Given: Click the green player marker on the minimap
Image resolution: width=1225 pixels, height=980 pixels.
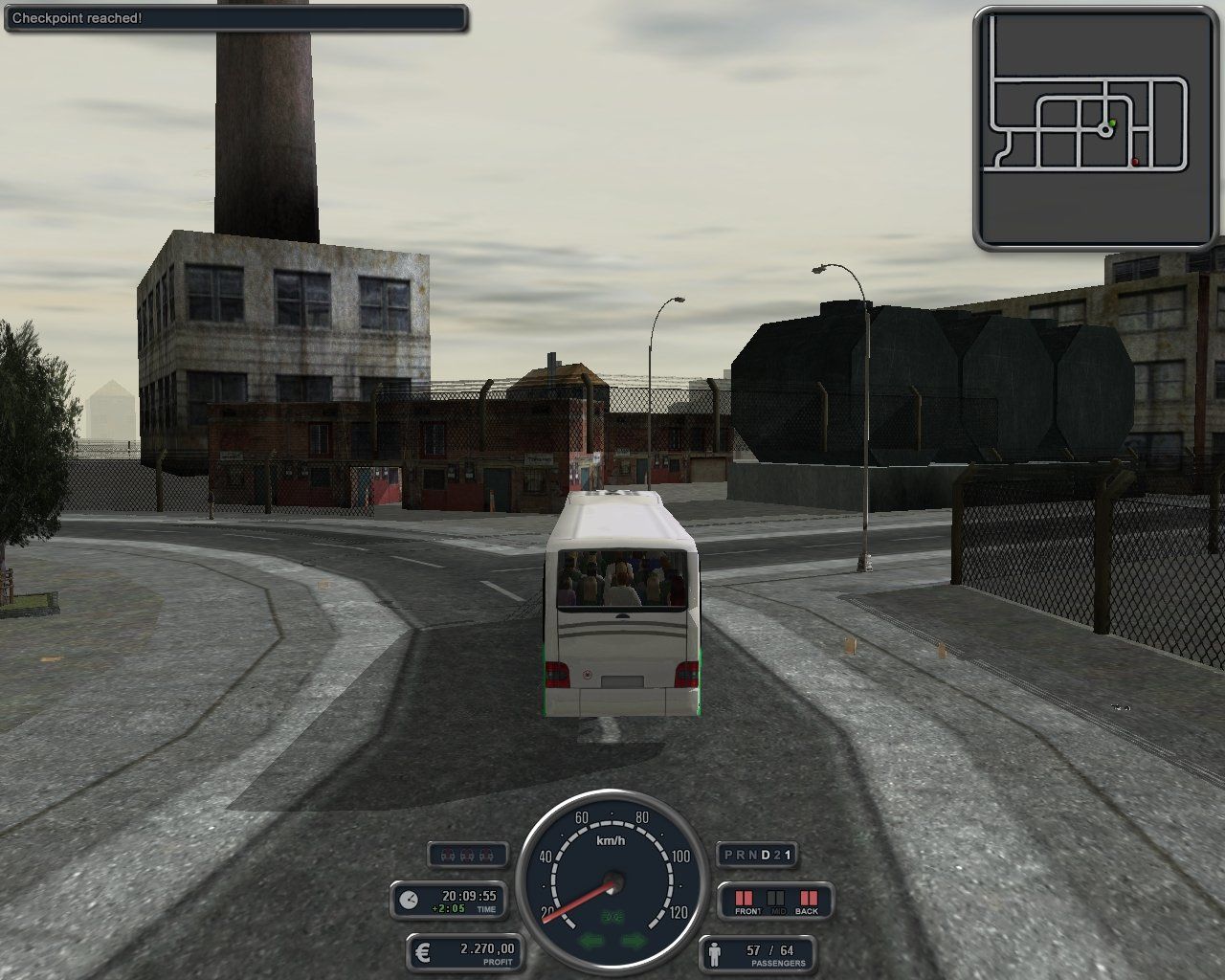Looking at the screenshot, I should point(1113,122).
